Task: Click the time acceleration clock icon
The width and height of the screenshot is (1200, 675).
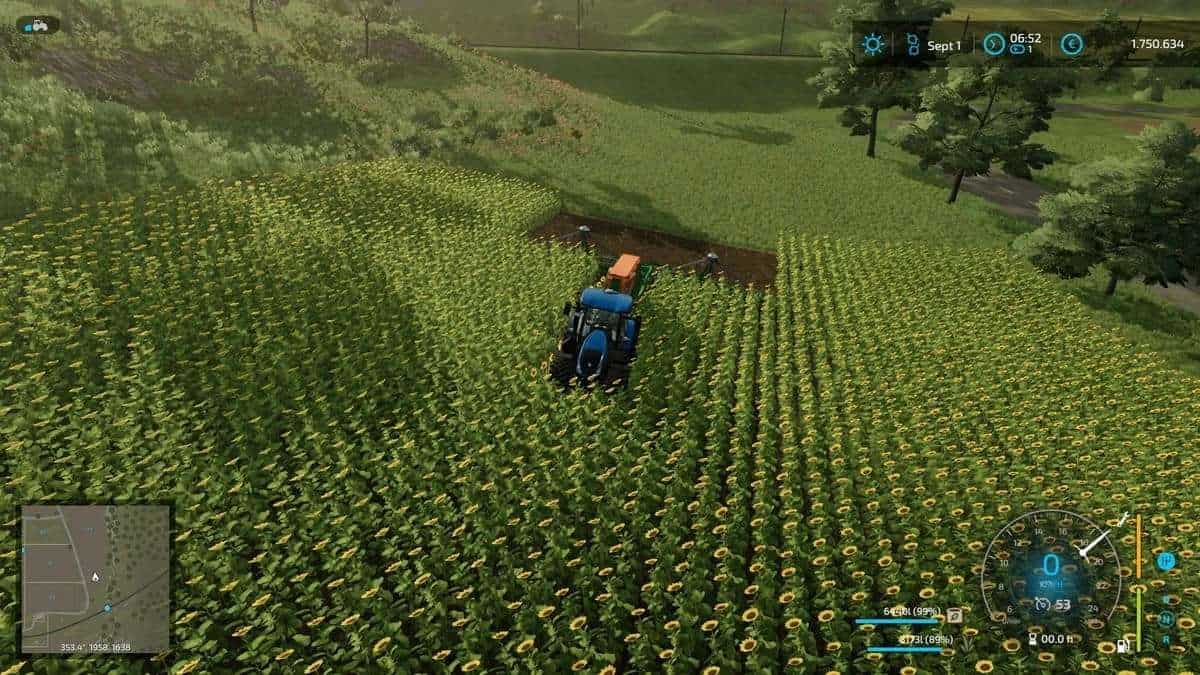Action: point(993,44)
